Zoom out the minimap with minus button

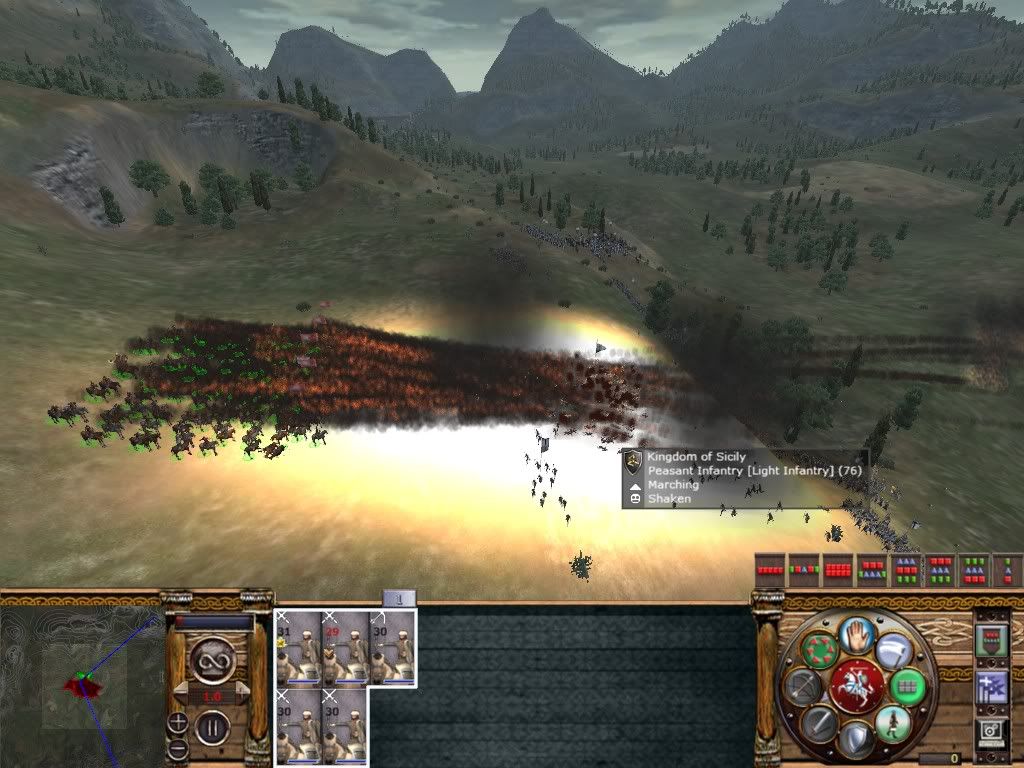178,746
